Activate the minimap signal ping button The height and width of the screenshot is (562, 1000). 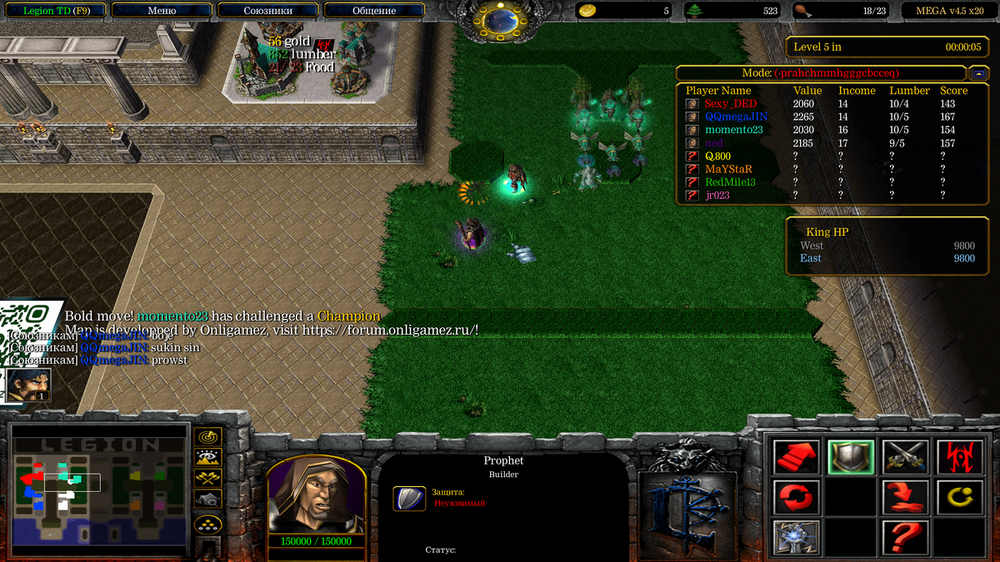(x=208, y=437)
